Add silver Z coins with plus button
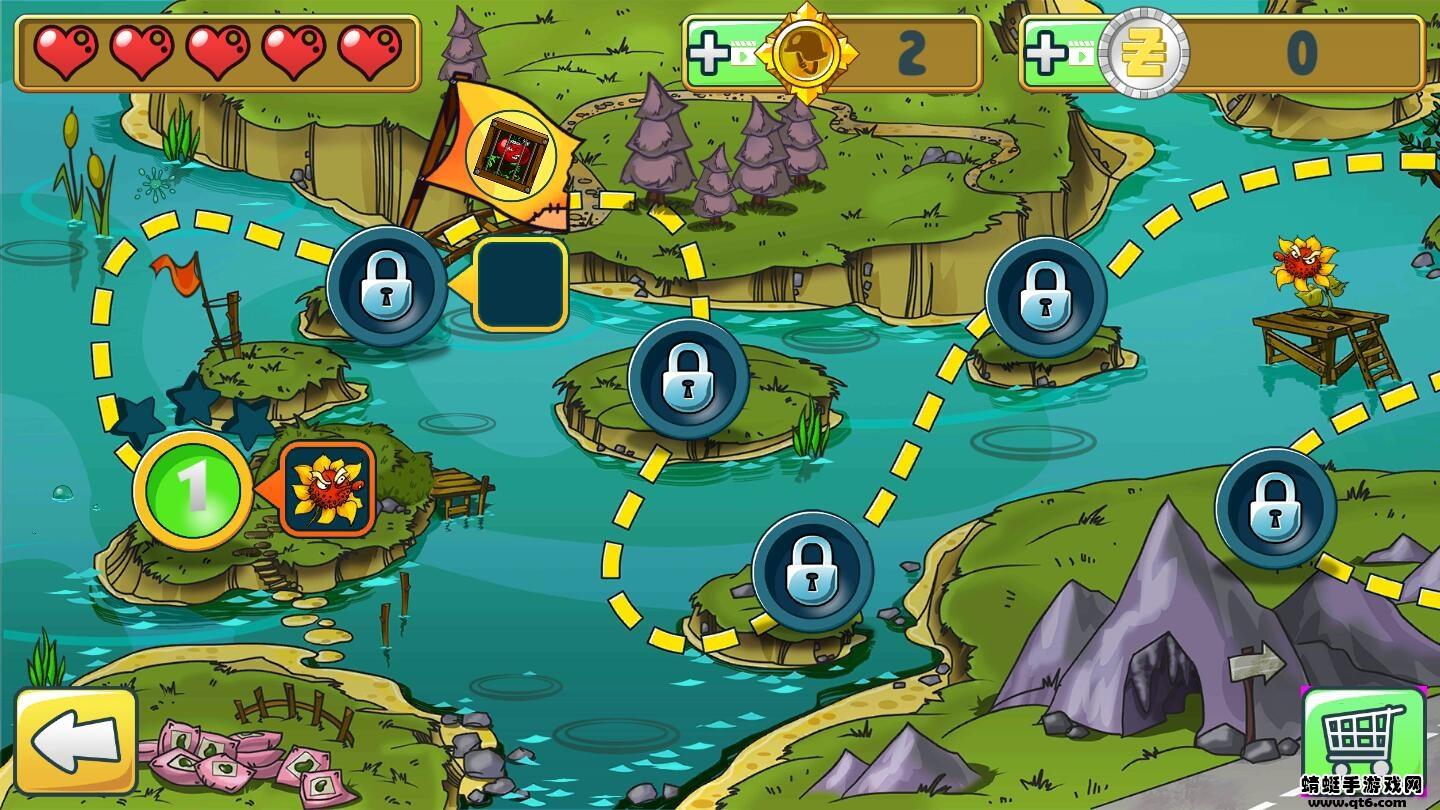 tap(1046, 54)
